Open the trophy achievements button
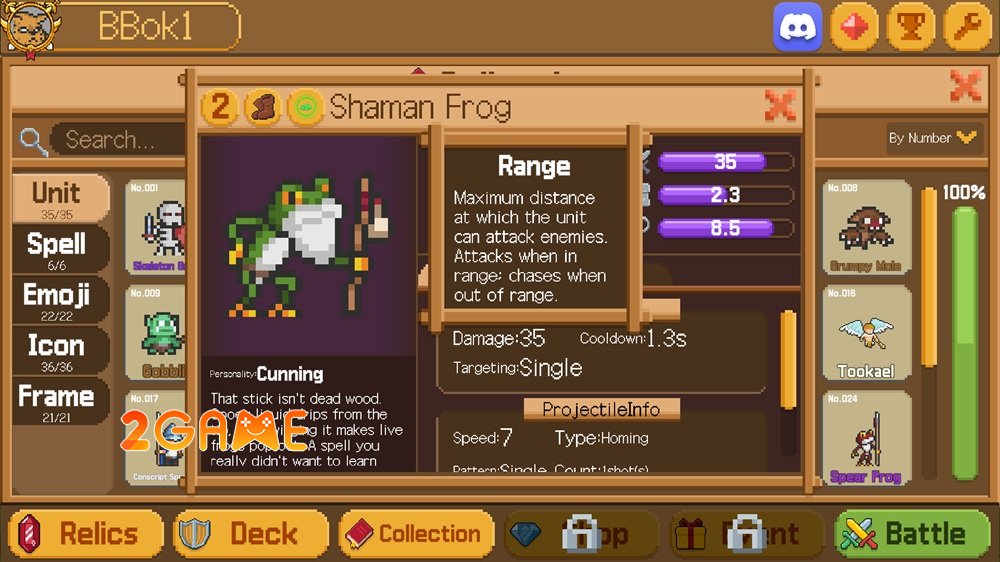The image size is (1000, 562). [911, 27]
